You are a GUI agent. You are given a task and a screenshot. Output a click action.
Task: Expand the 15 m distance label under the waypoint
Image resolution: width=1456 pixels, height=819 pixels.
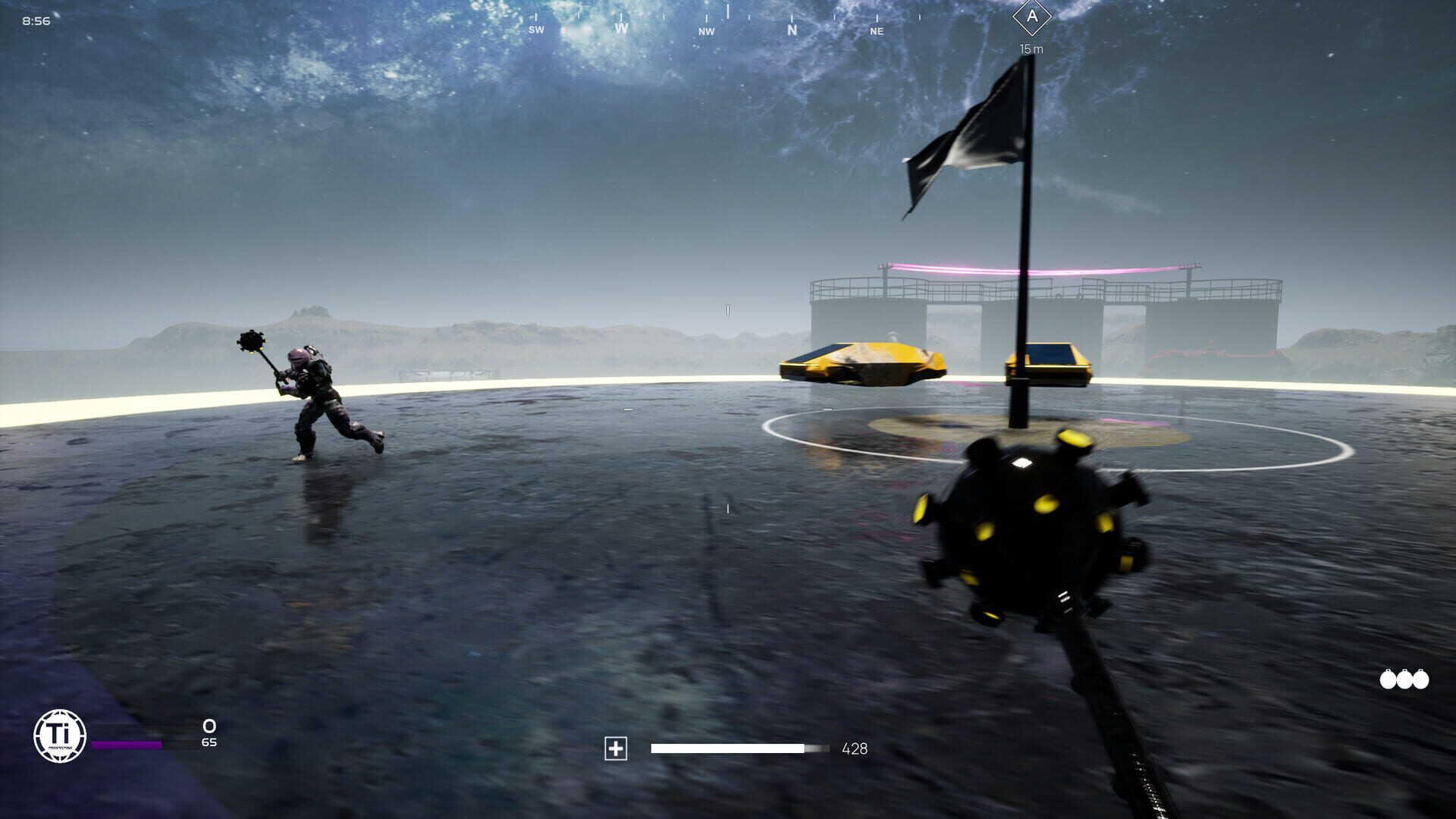[1031, 49]
